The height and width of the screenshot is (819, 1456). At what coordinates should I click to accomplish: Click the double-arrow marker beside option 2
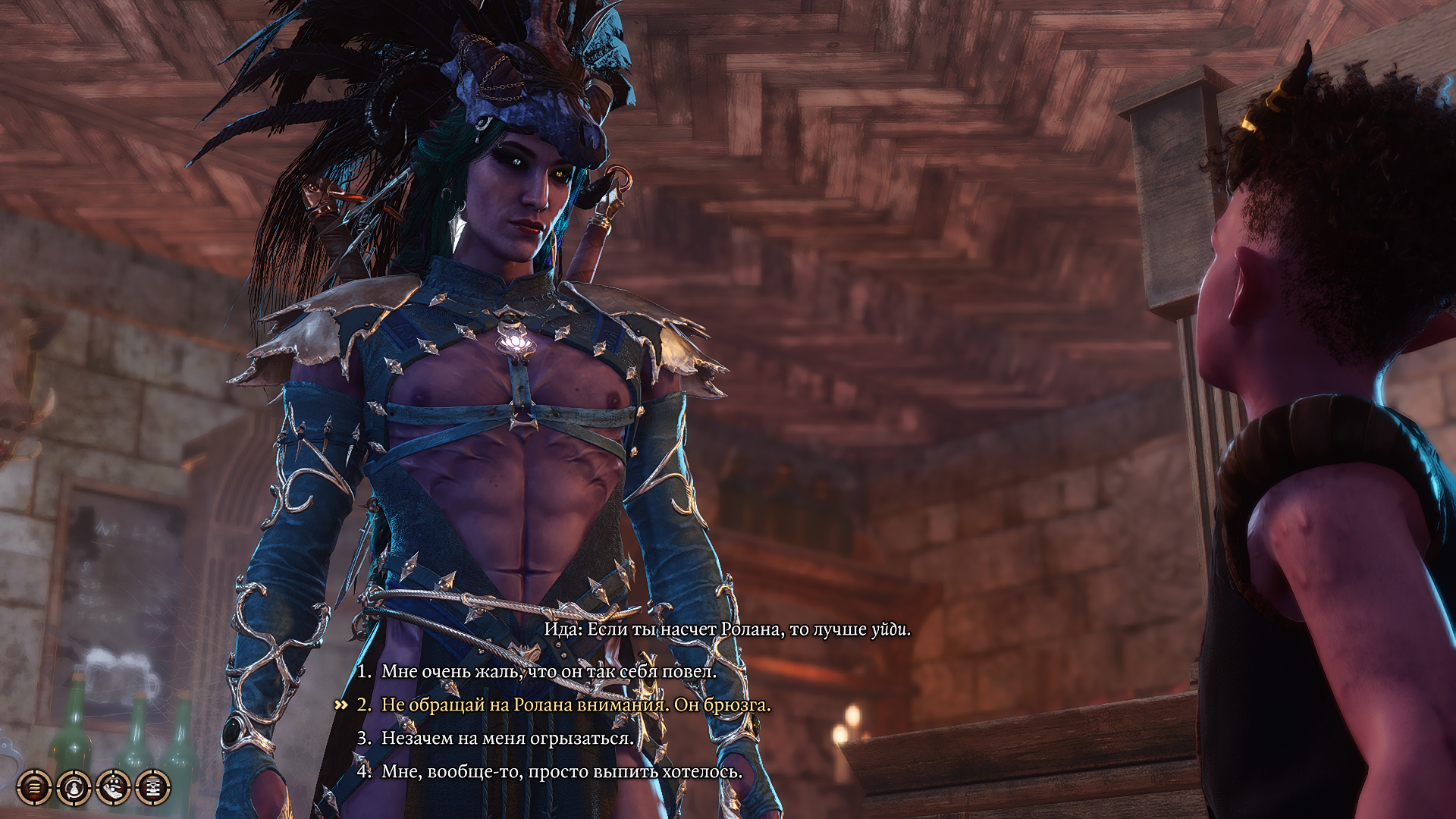pyautogui.click(x=340, y=704)
